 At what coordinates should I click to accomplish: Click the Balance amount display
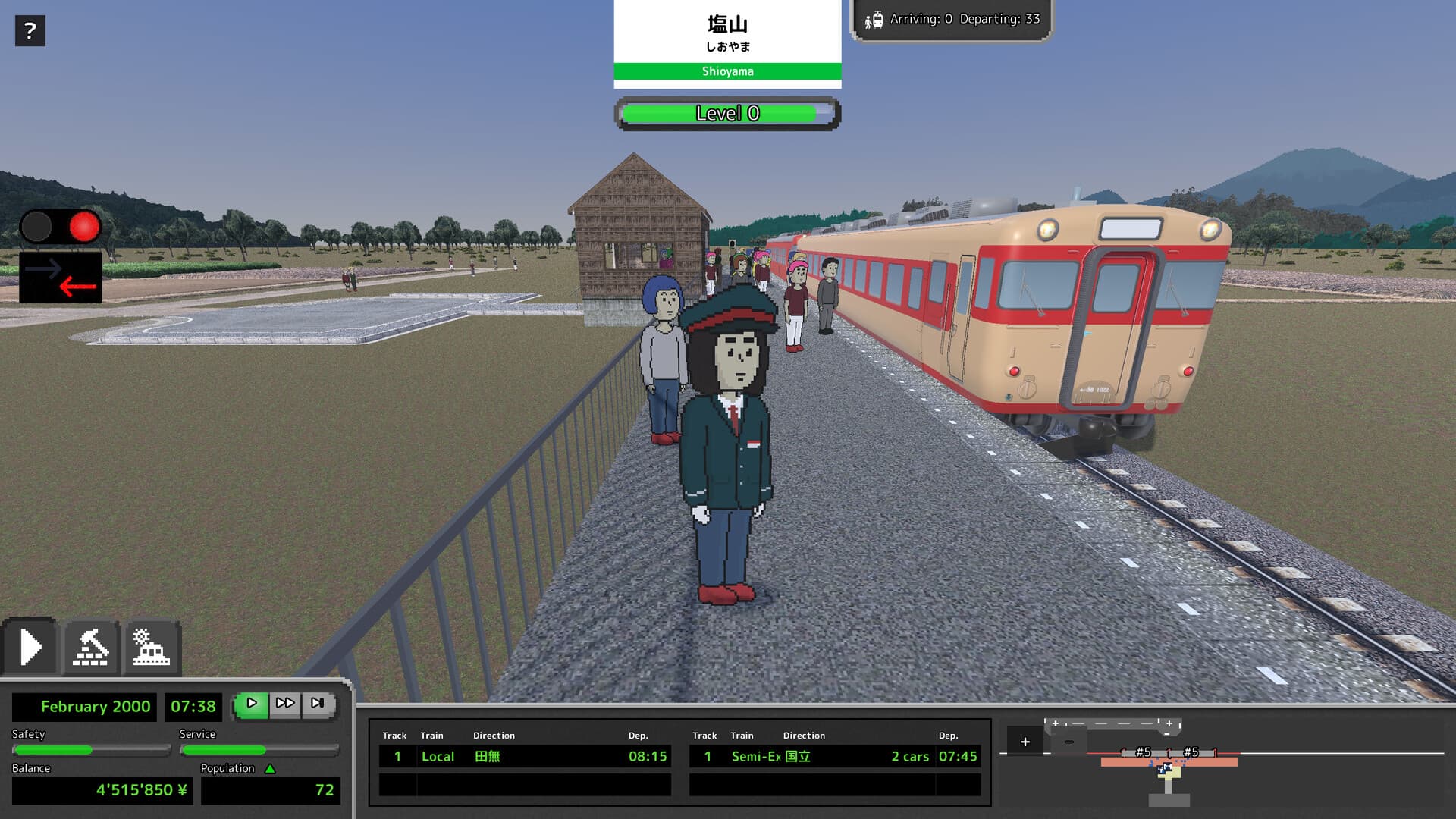pyautogui.click(x=101, y=790)
